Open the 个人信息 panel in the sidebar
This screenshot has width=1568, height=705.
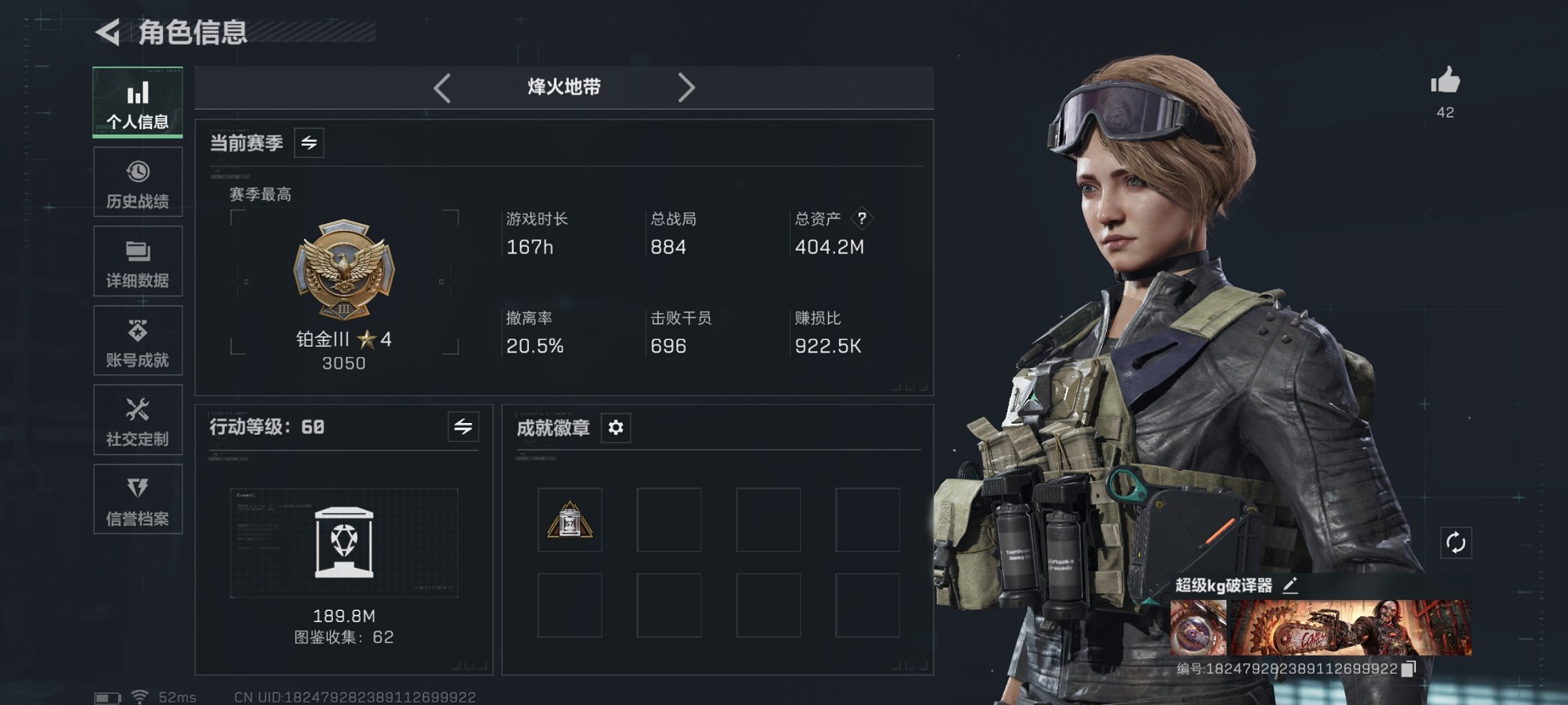tap(137, 102)
